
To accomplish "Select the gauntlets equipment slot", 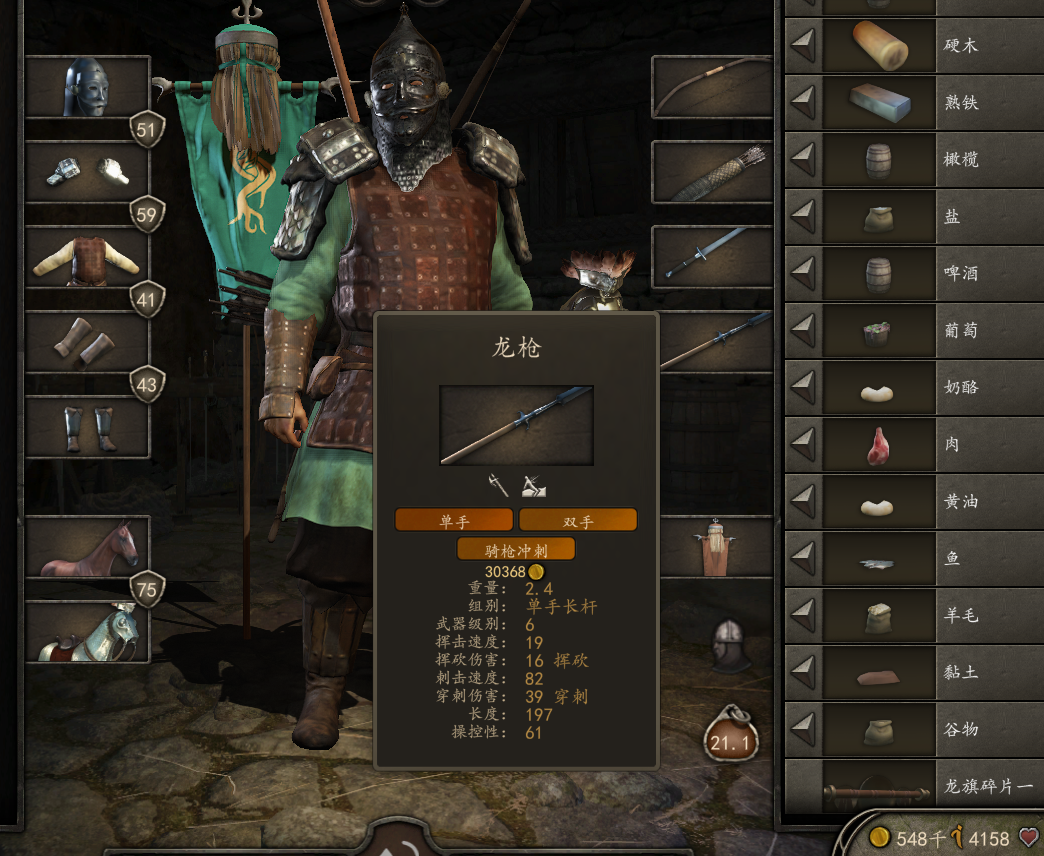I will [87, 173].
